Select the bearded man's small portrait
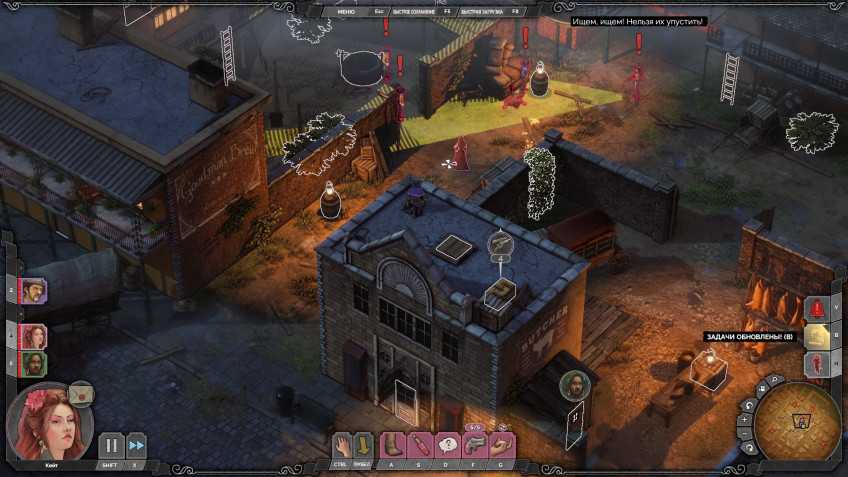 pyautogui.click(x=32, y=362)
